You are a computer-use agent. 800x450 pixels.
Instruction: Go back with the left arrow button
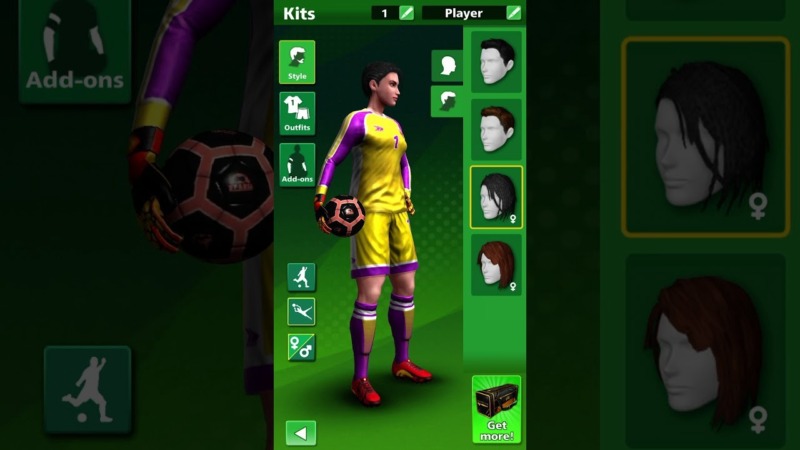click(x=301, y=433)
